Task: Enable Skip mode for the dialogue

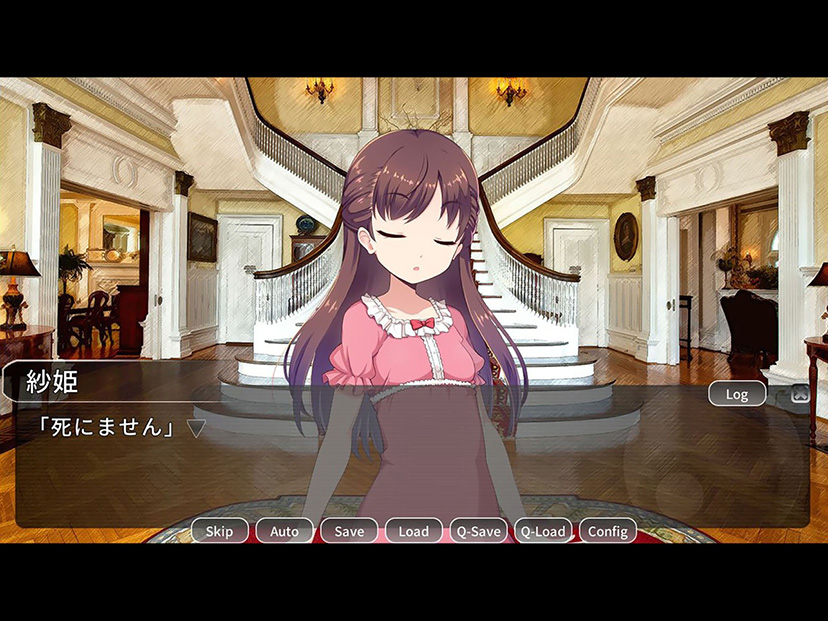Action: (219, 531)
